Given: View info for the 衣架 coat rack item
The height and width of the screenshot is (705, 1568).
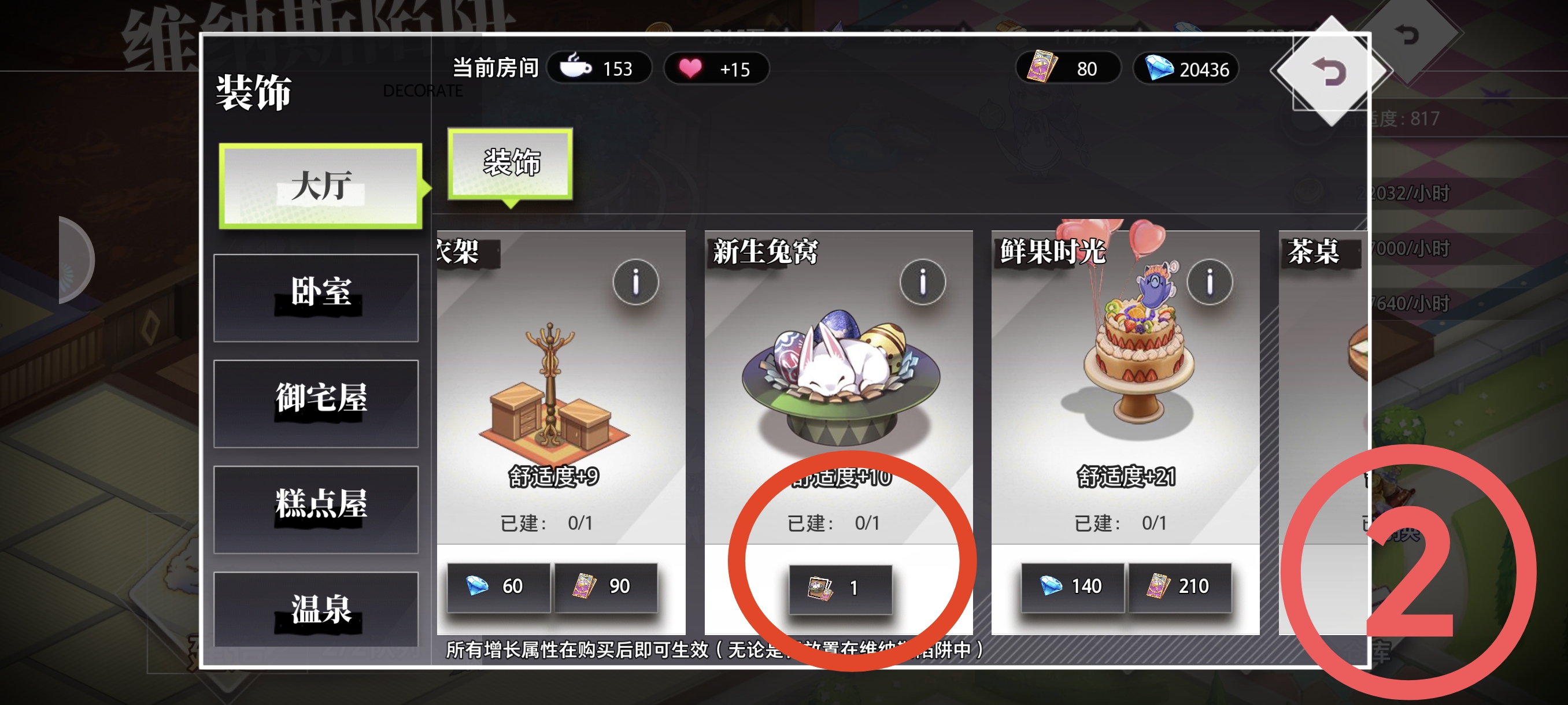Looking at the screenshot, I should coord(637,282).
